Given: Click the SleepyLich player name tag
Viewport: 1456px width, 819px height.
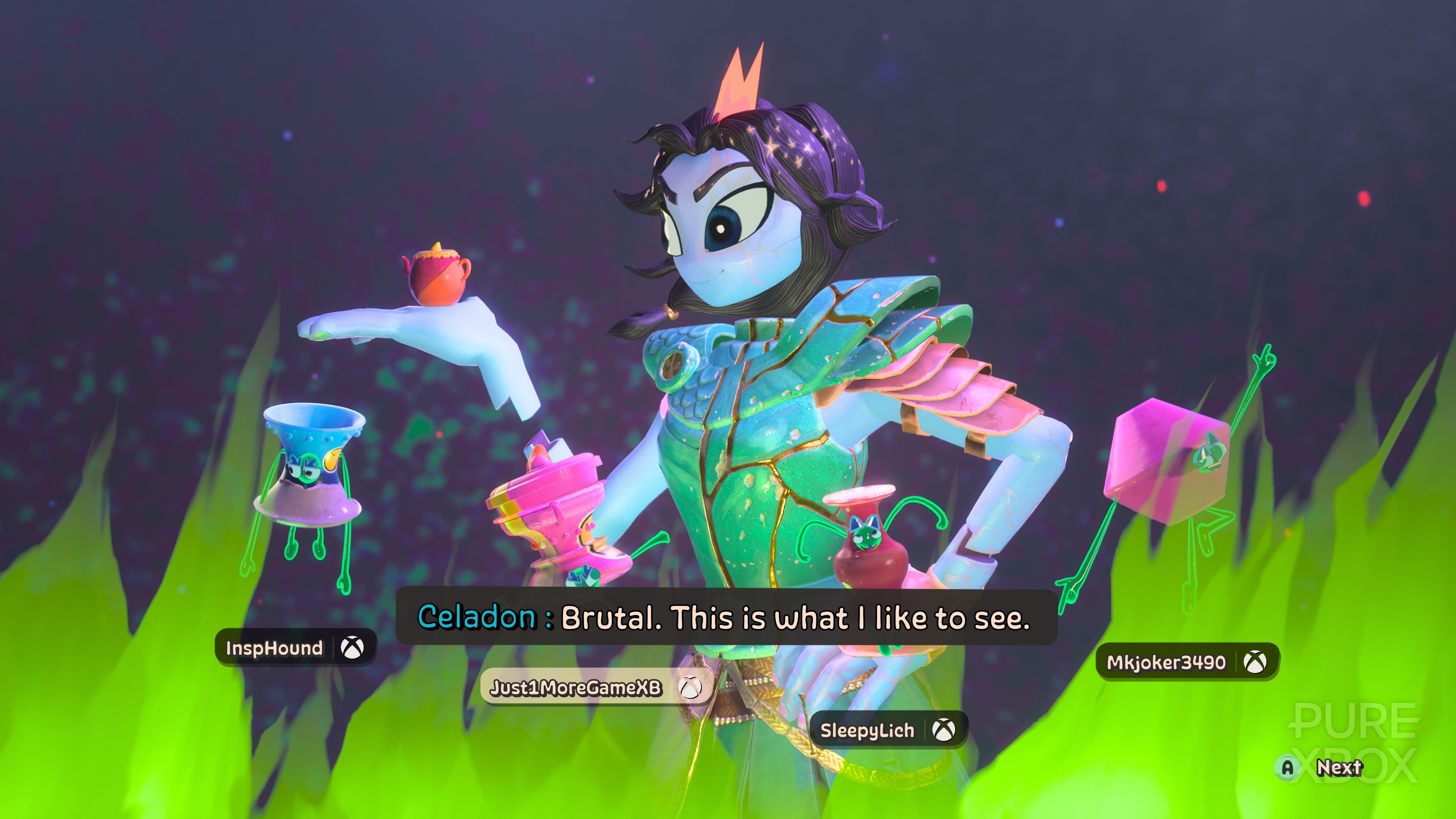Looking at the screenshot, I should 887,730.
